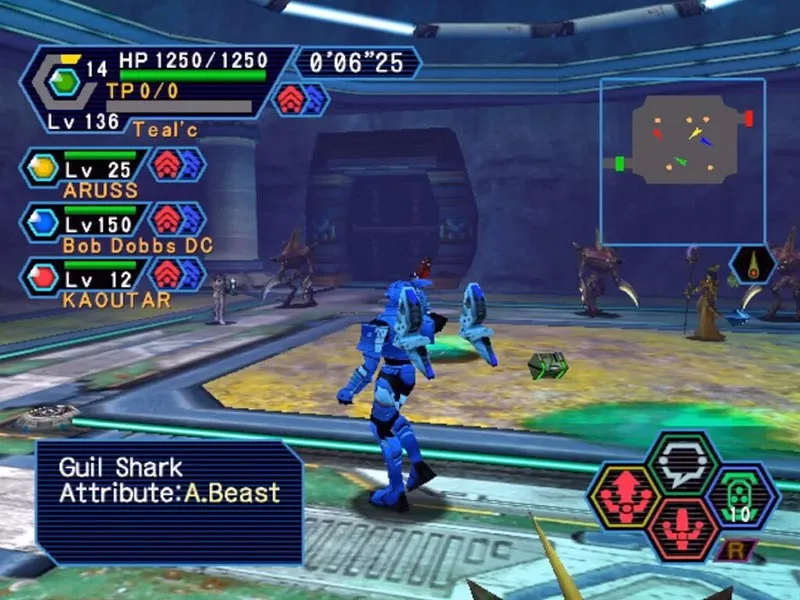The image size is (800, 600).
Task: Click the room minimap
Action: [682, 161]
